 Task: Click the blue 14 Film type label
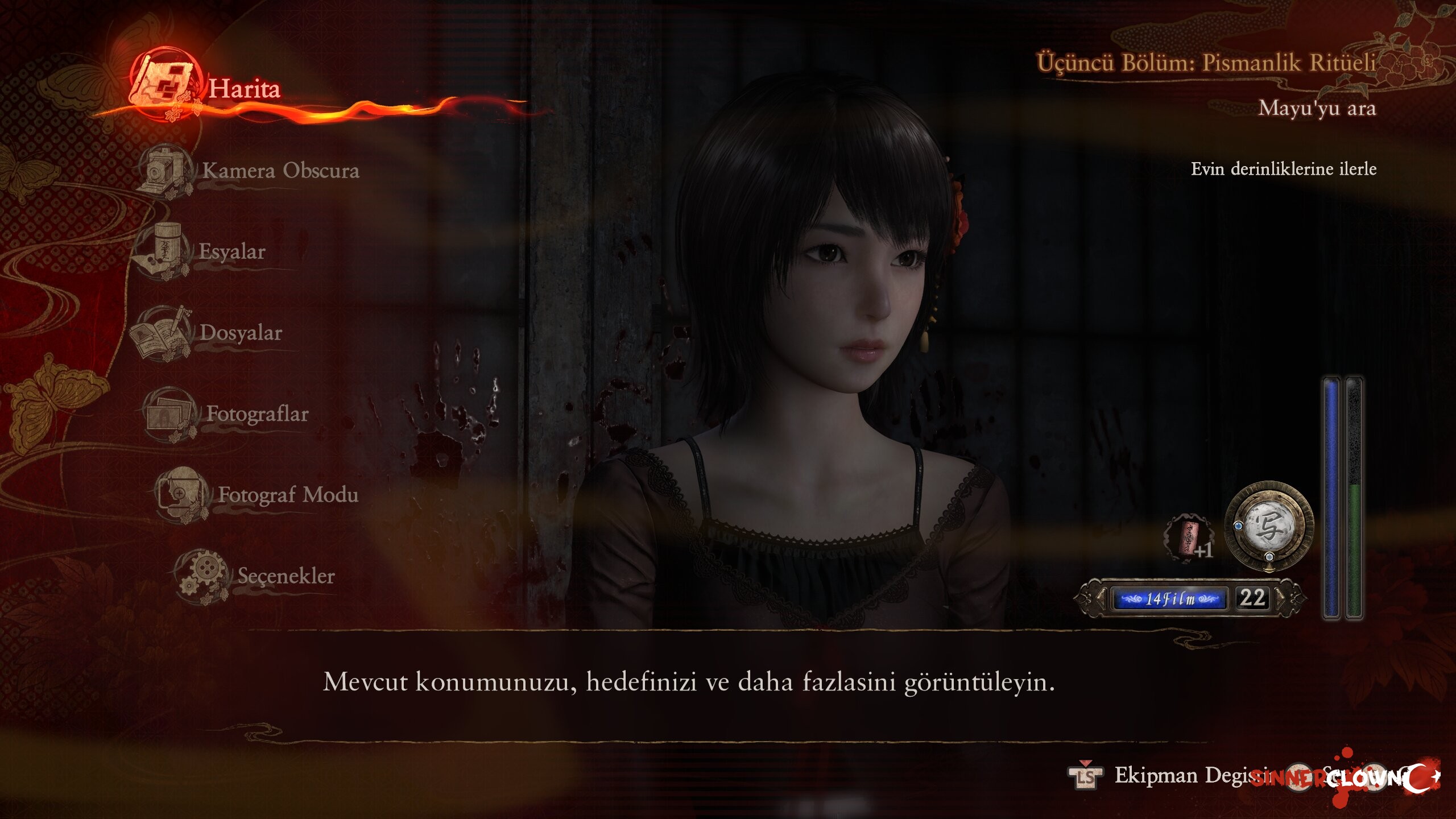[1169, 599]
